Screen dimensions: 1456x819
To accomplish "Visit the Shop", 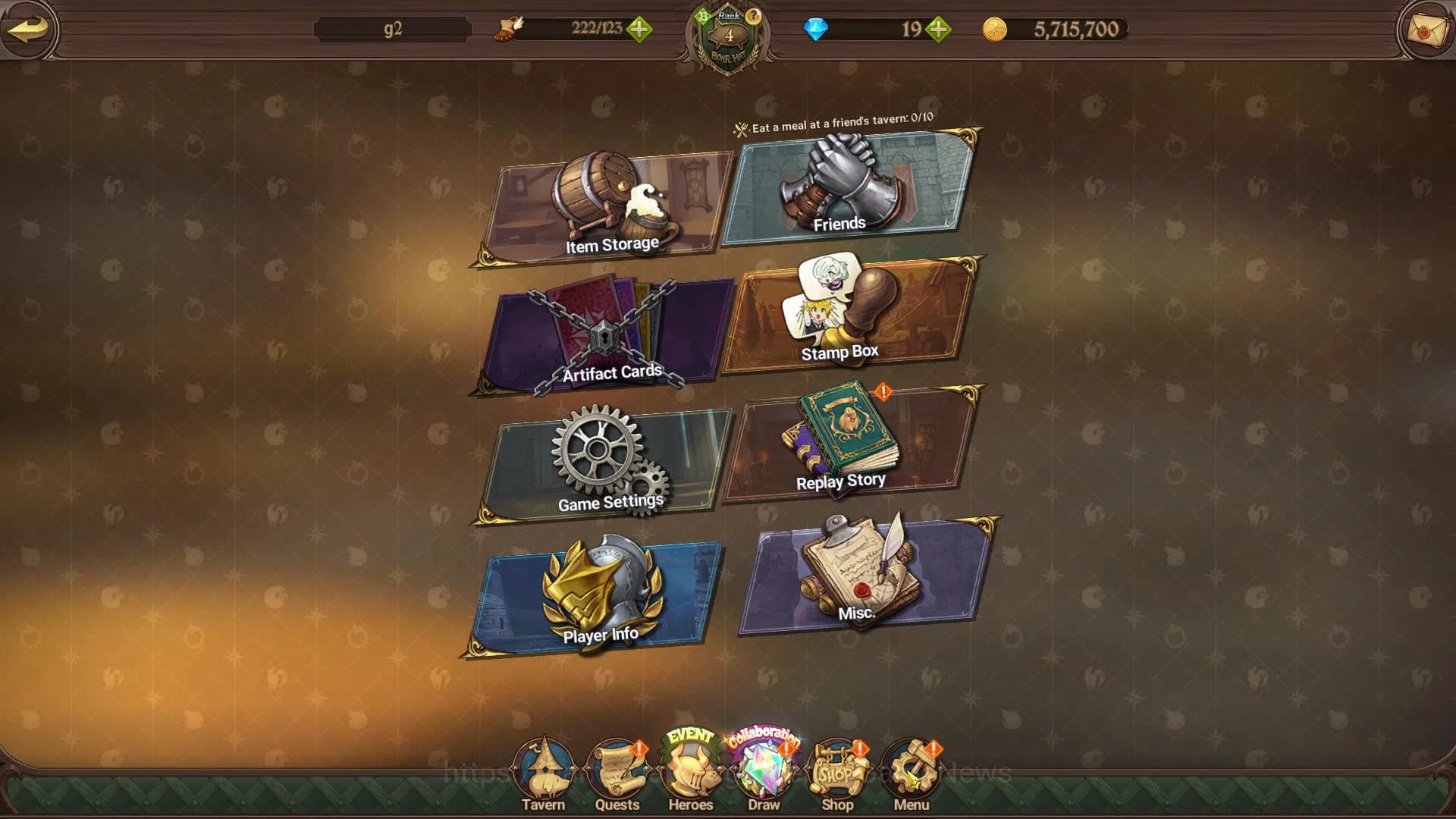I will pos(837,775).
